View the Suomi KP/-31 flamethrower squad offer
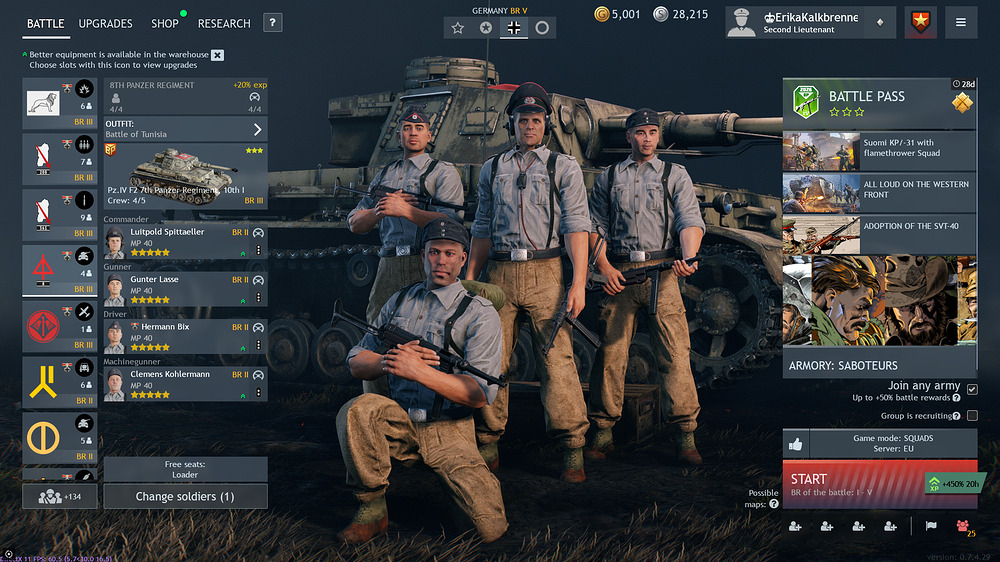 click(879, 152)
